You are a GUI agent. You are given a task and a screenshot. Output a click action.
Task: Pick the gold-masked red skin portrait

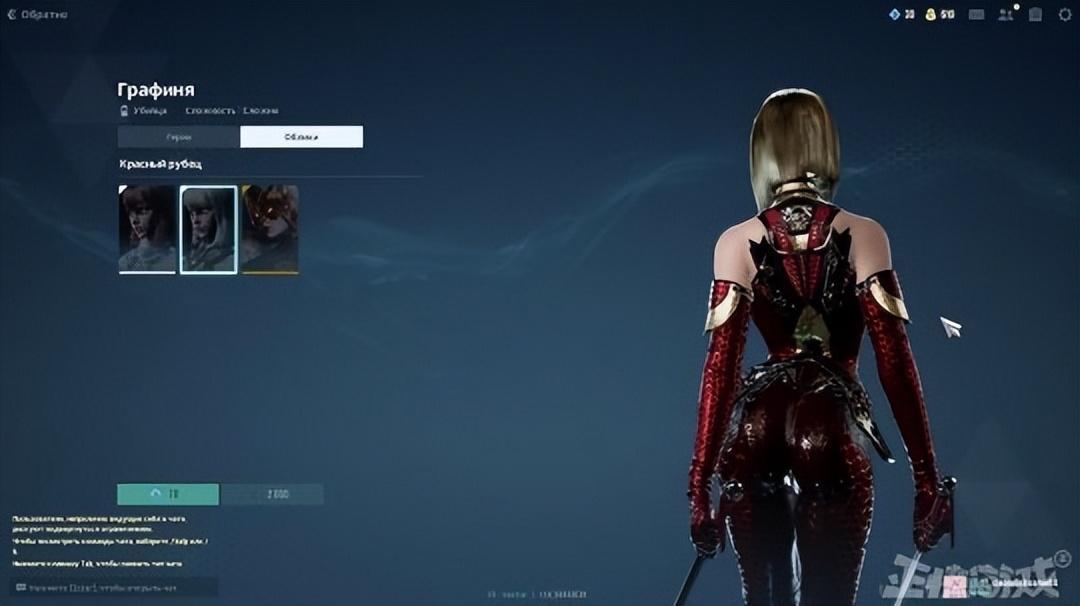[x=269, y=229]
